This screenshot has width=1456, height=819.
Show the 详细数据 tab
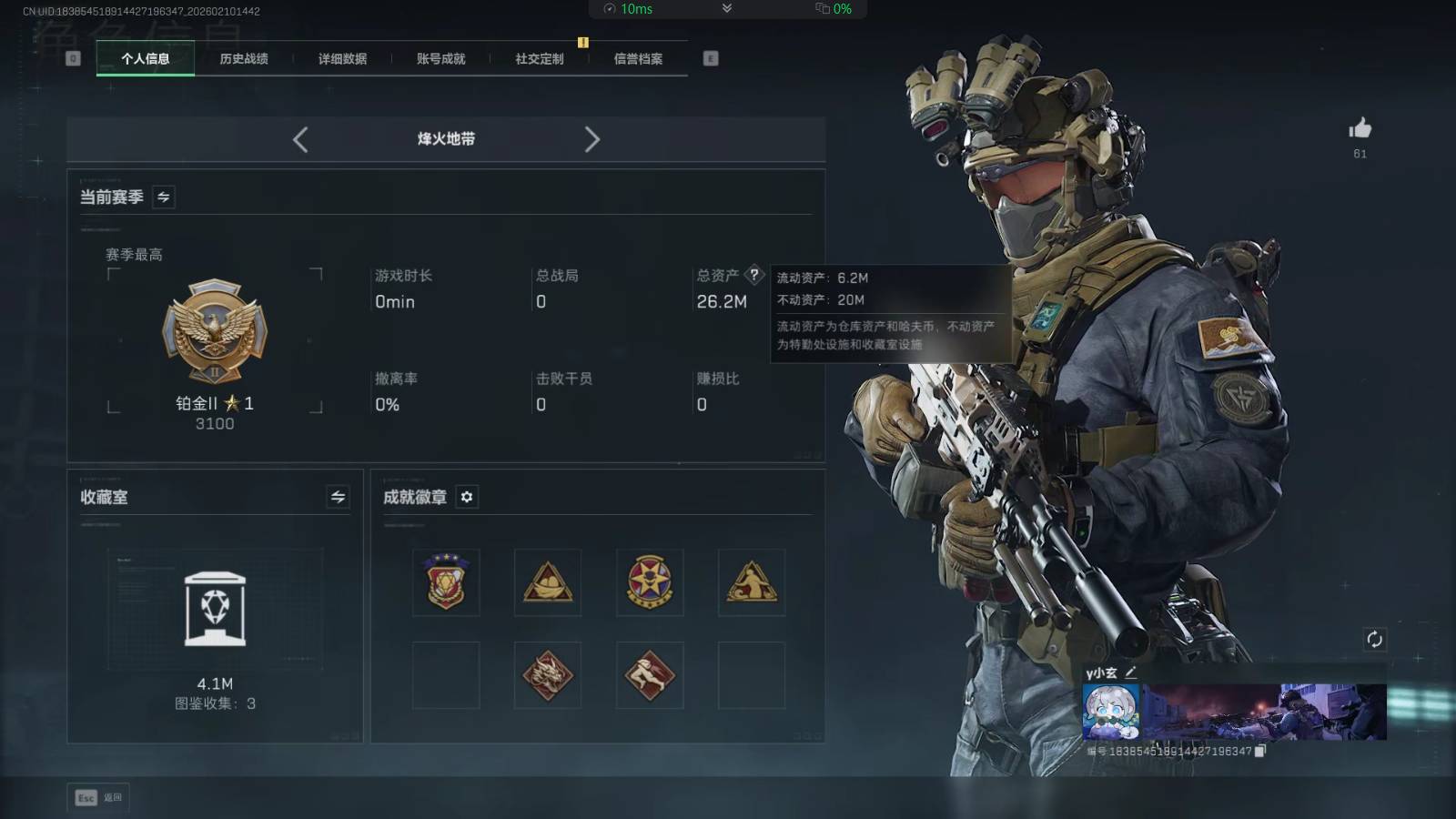[342, 58]
